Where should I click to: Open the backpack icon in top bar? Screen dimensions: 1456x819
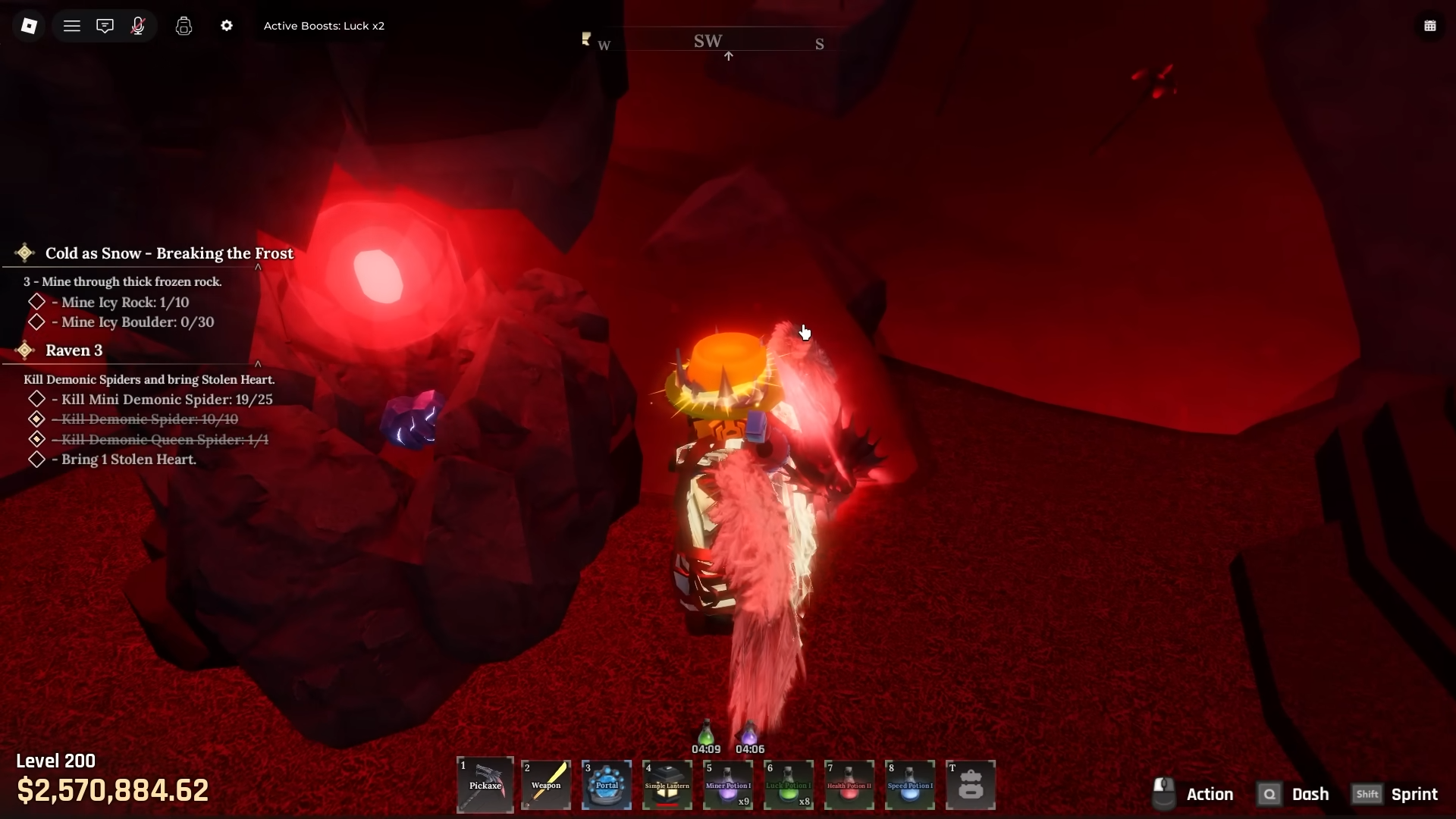[x=184, y=26]
